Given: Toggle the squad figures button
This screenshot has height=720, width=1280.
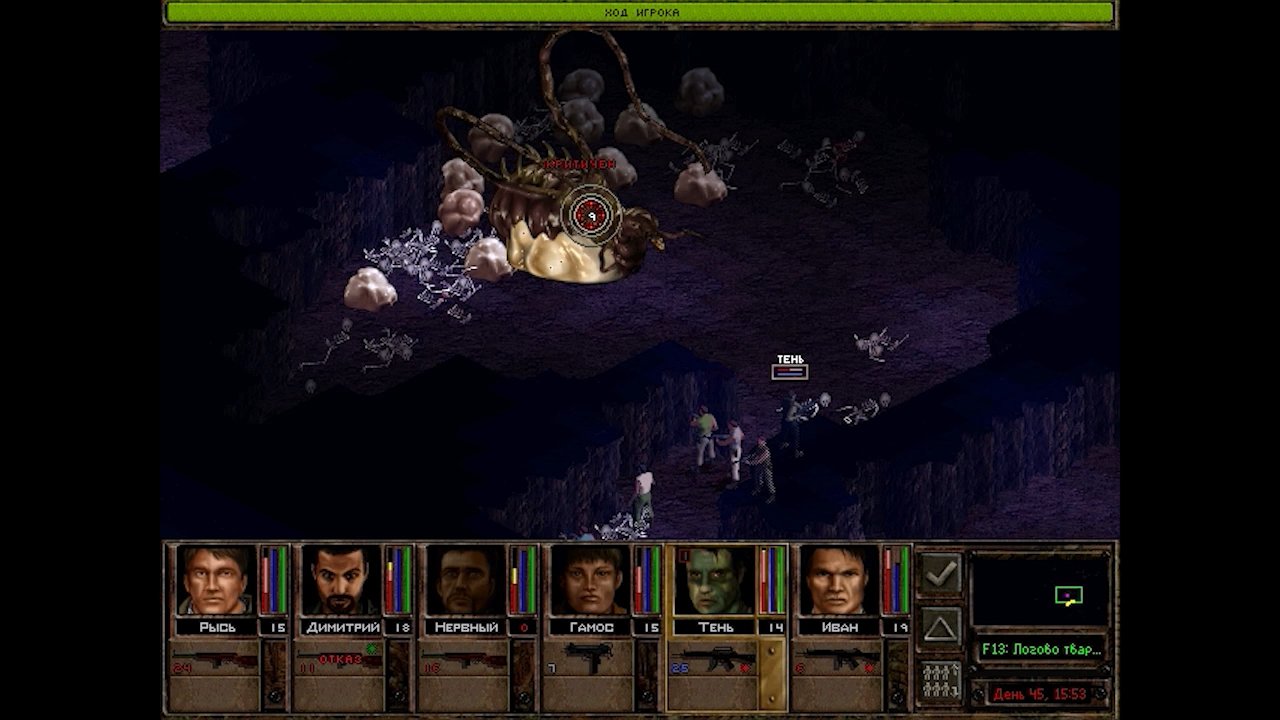Looking at the screenshot, I should (x=940, y=682).
